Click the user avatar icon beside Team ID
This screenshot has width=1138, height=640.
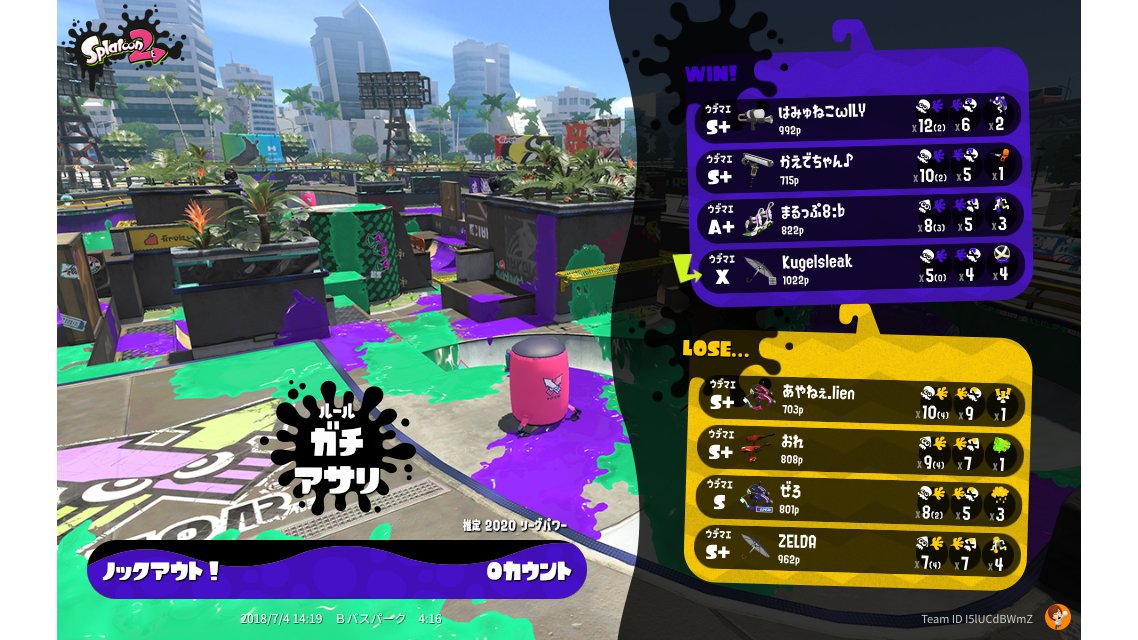click(x=1057, y=618)
